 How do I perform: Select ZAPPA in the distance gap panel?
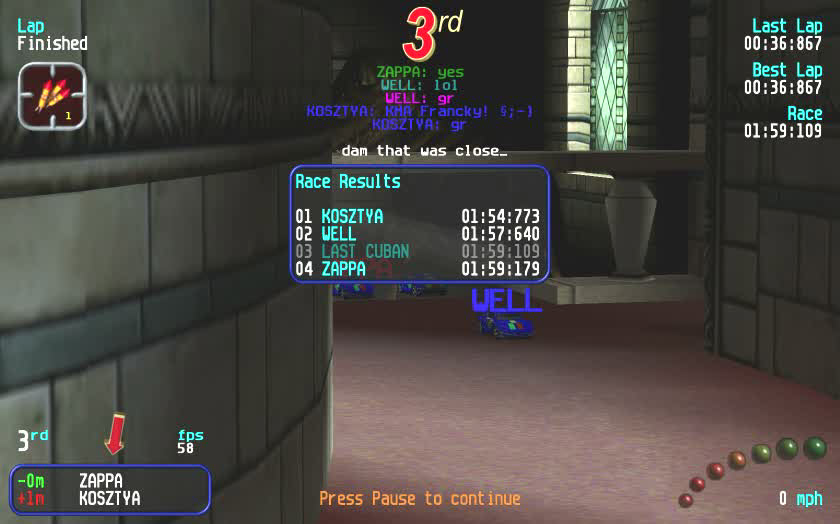[x=101, y=481]
